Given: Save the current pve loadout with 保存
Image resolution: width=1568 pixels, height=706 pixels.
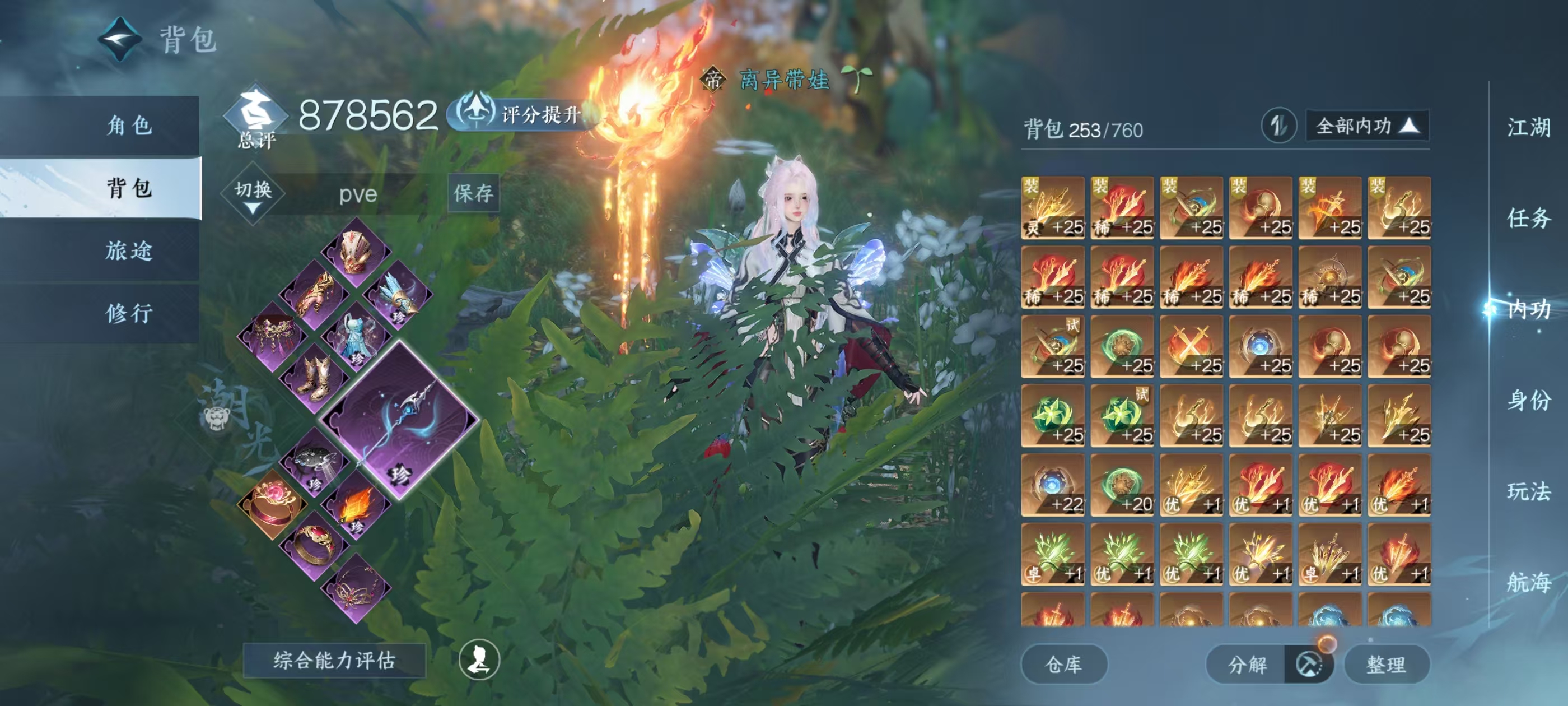Looking at the screenshot, I should tap(473, 193).
